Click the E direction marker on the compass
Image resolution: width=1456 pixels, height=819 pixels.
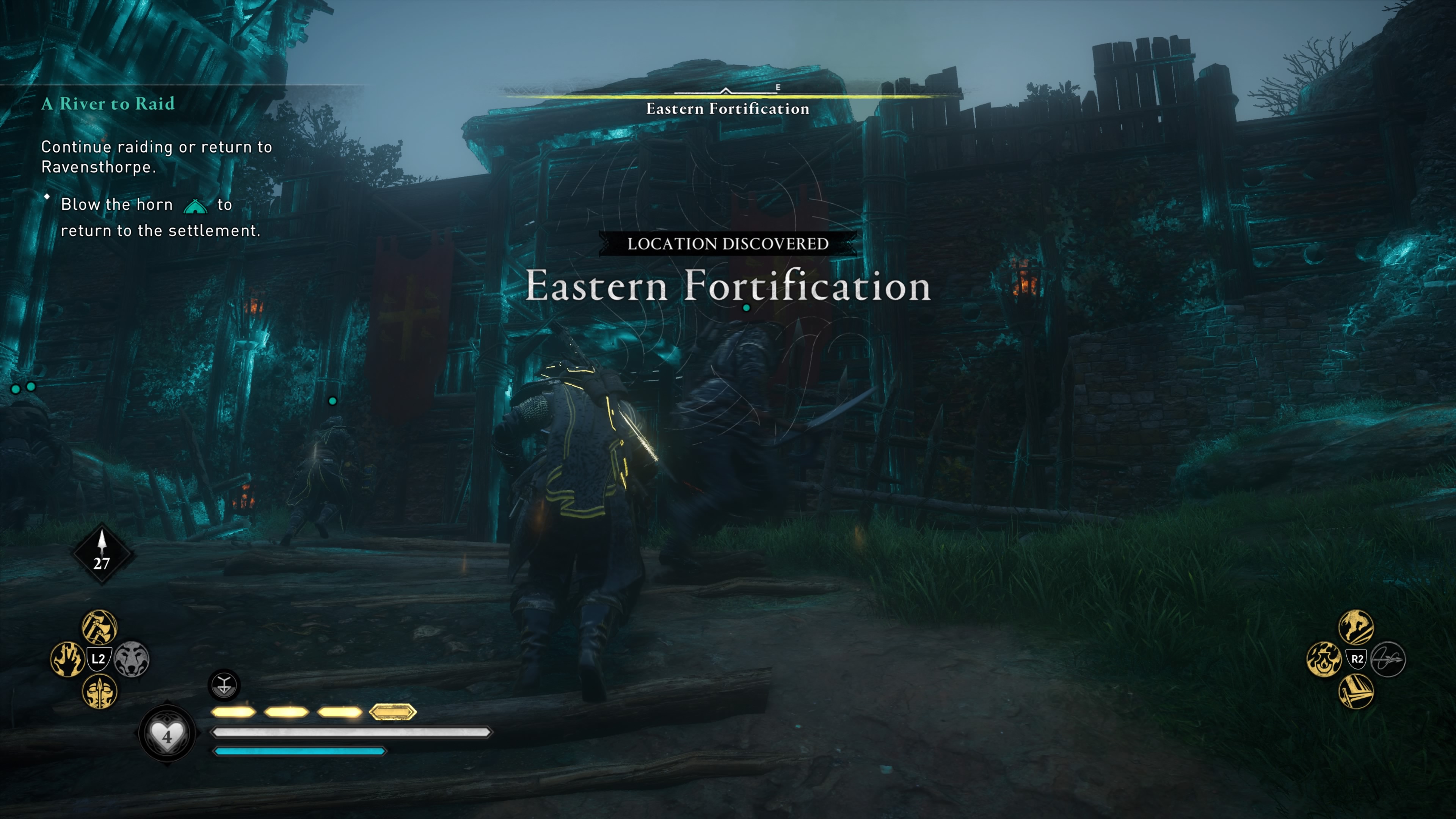pos(778,88)
